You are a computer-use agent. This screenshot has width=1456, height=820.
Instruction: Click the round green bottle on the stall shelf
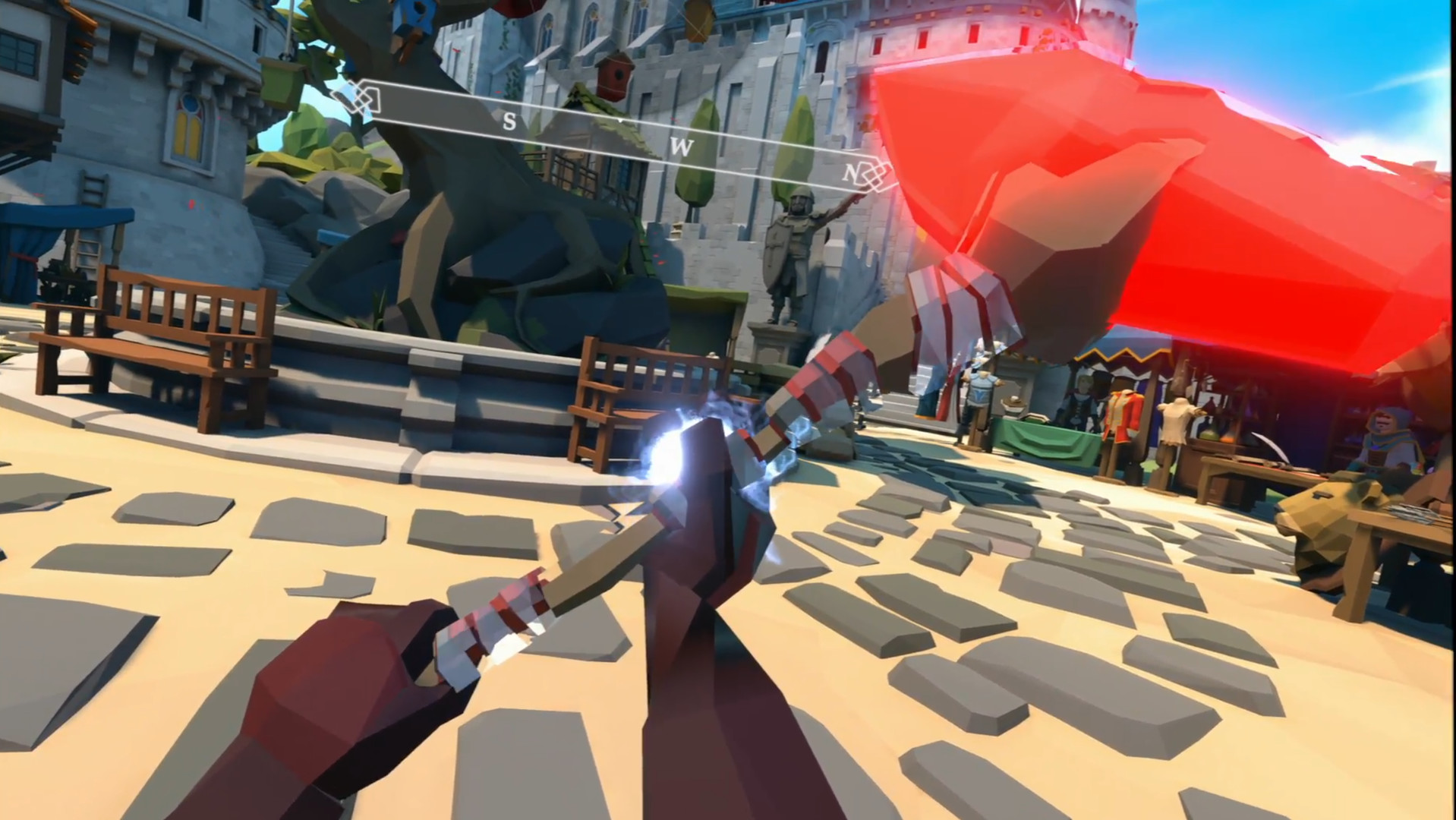tap(1207, 434)
